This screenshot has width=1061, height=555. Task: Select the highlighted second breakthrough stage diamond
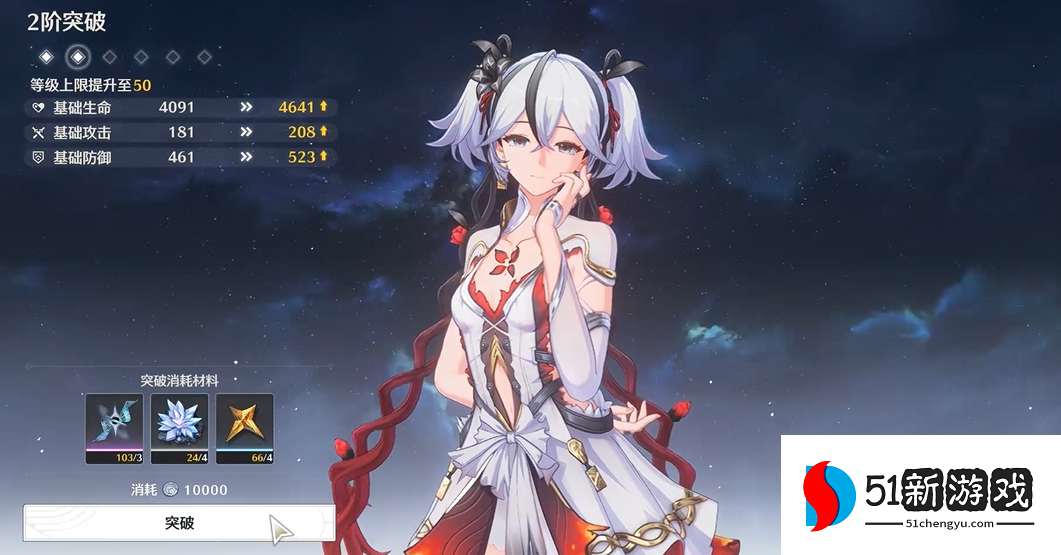77,56
